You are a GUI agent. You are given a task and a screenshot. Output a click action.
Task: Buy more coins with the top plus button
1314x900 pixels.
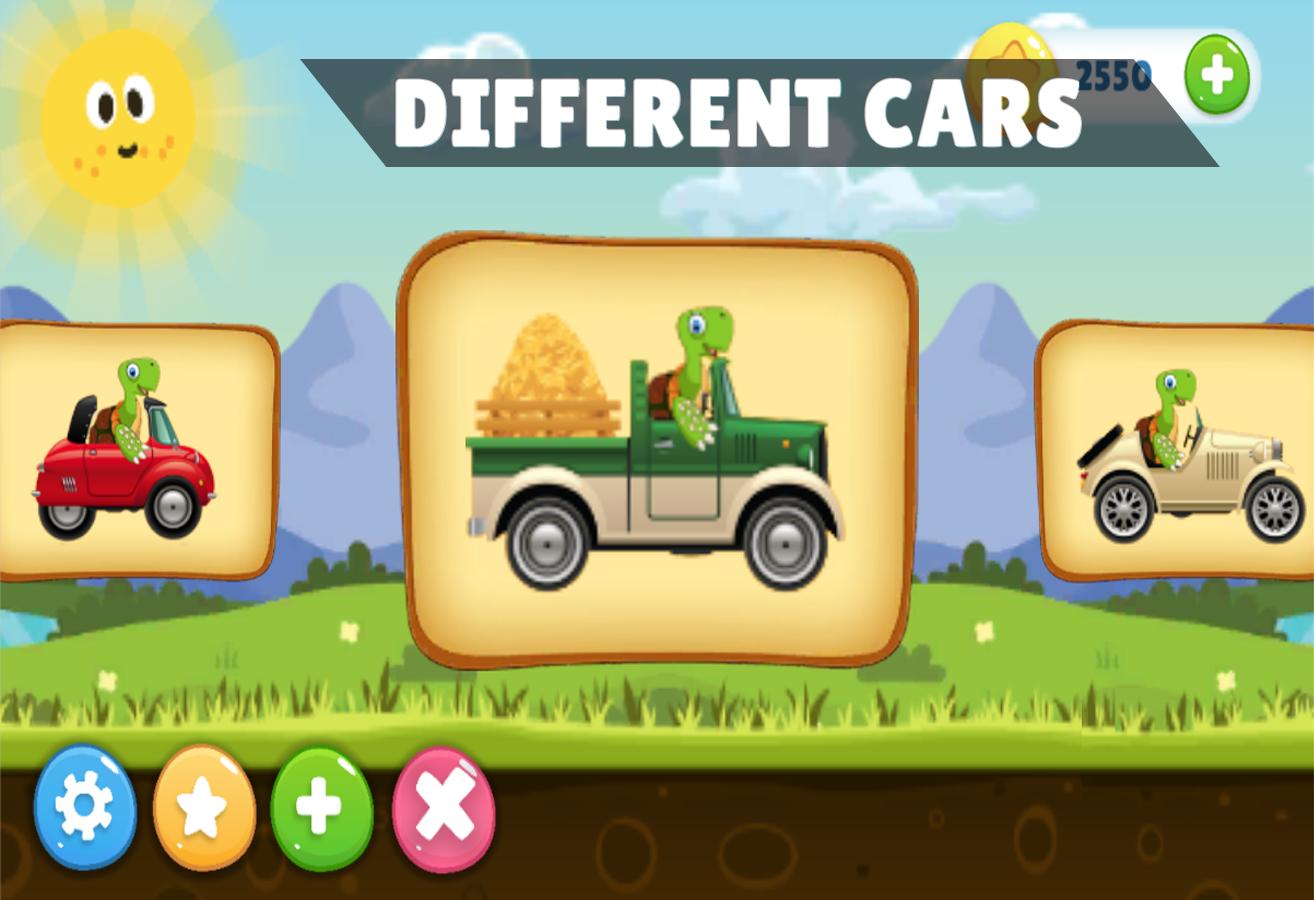pos(1216,72)
